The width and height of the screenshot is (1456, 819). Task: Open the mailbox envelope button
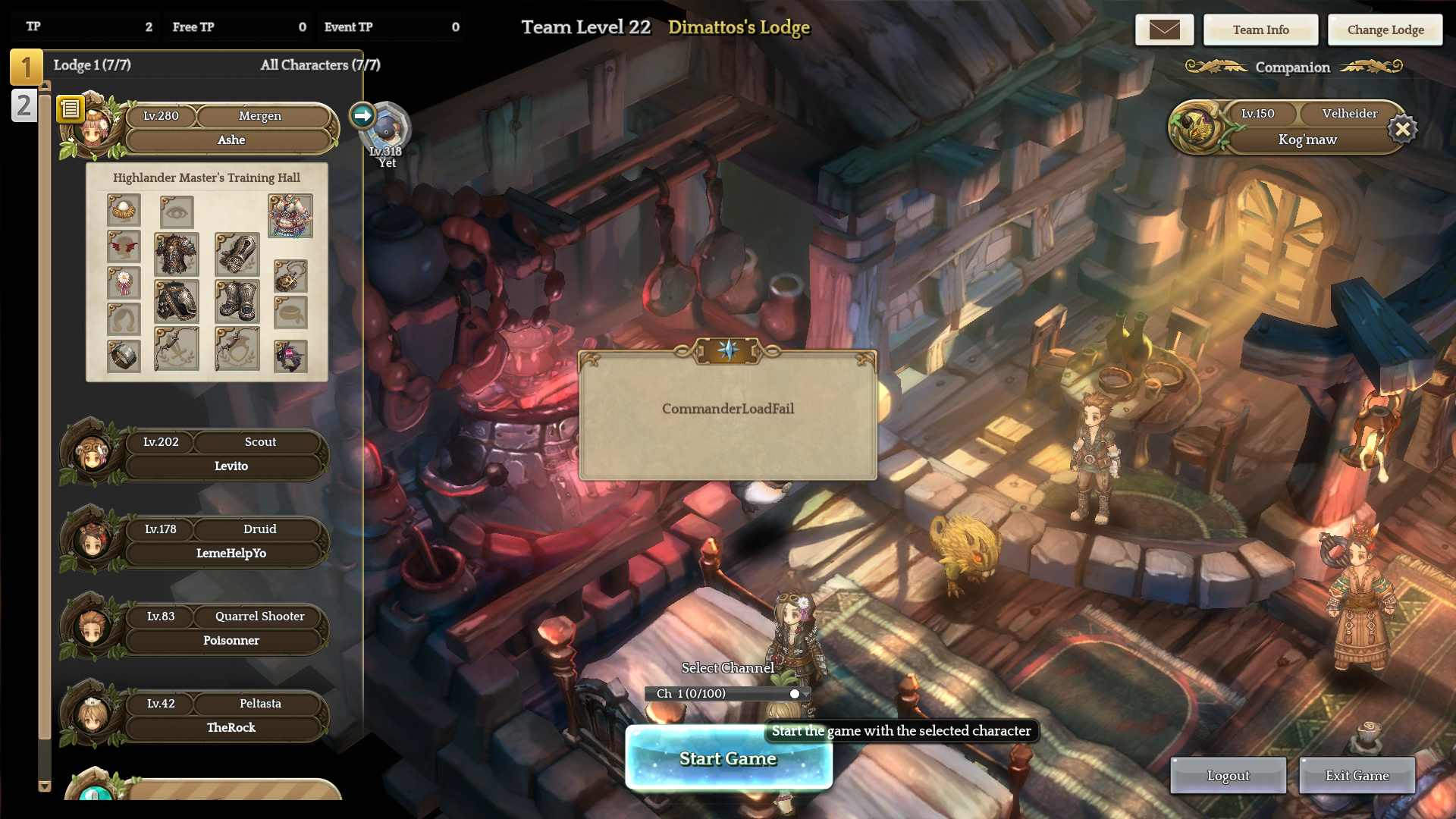pos(1164,30)
